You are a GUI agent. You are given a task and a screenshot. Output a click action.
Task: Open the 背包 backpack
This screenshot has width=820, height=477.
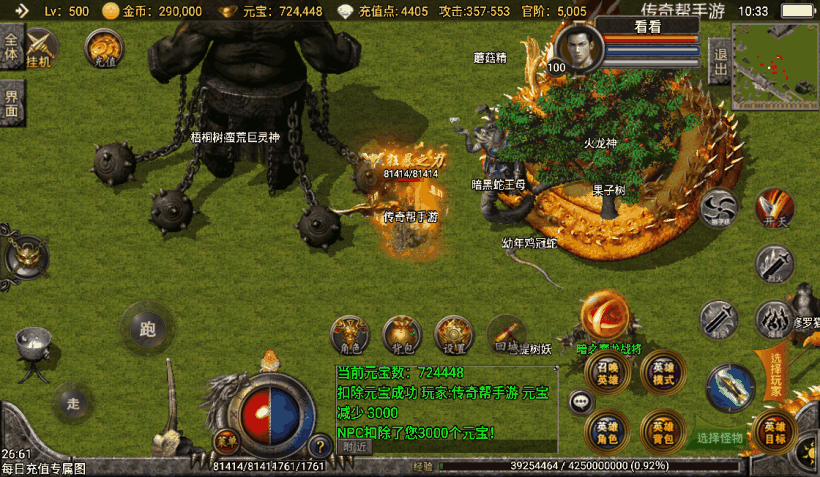tap(402, 334)
